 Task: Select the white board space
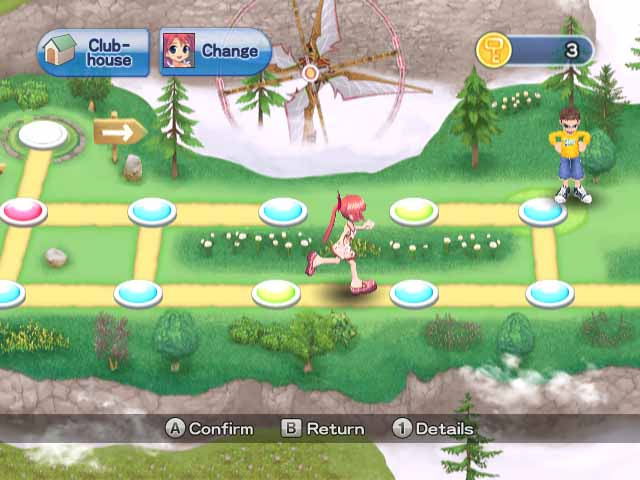(43, 134)
